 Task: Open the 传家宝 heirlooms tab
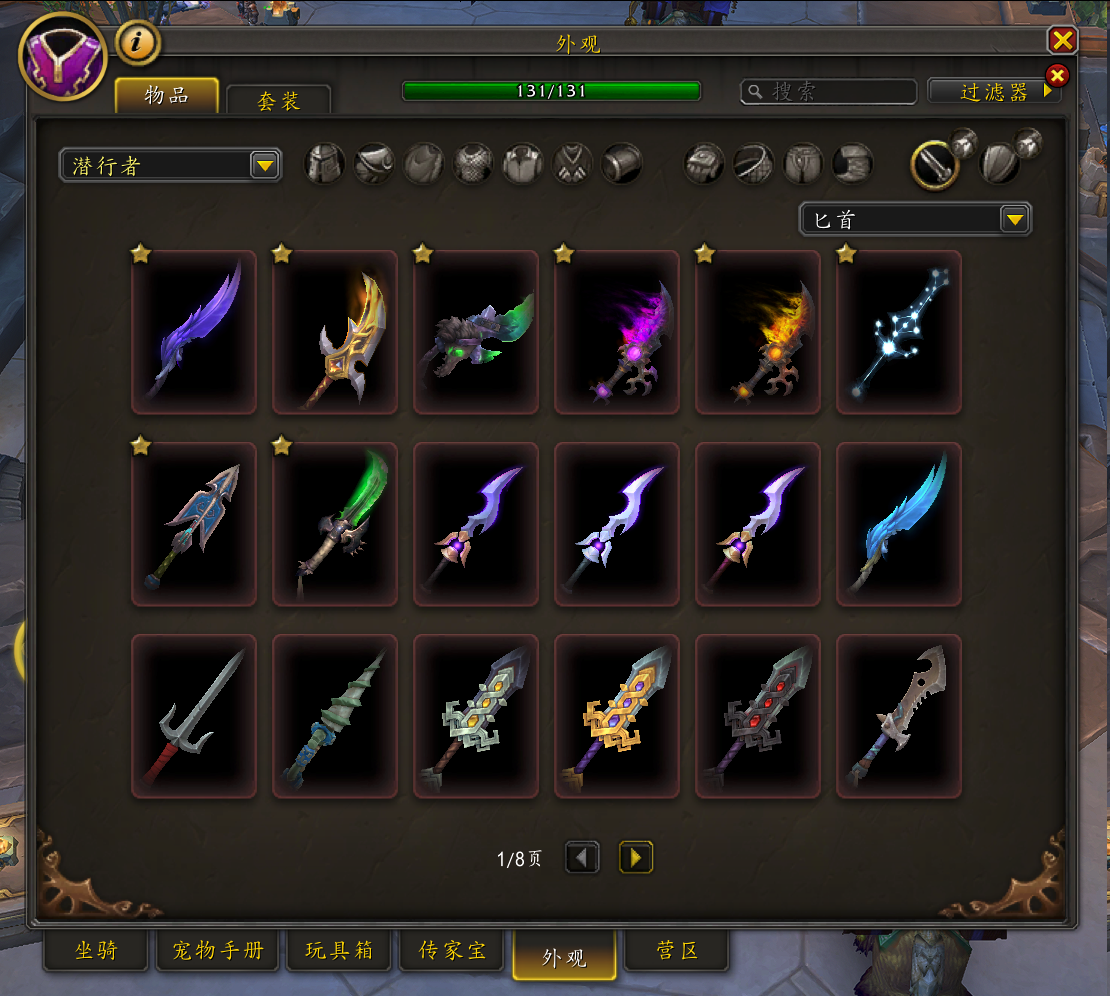[x=454, y=951]
